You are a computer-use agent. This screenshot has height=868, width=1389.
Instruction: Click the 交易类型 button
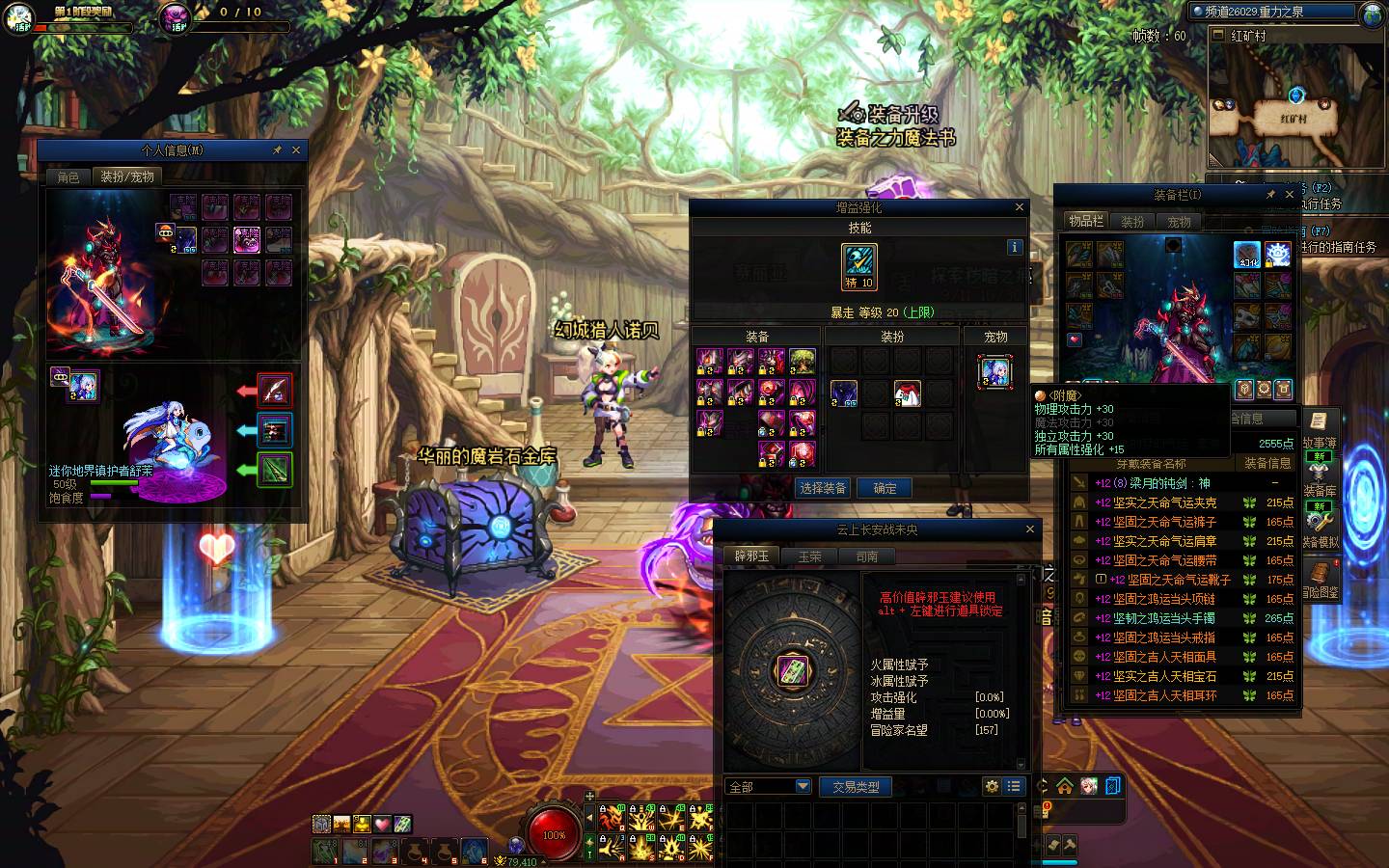(x=856, y=787)
